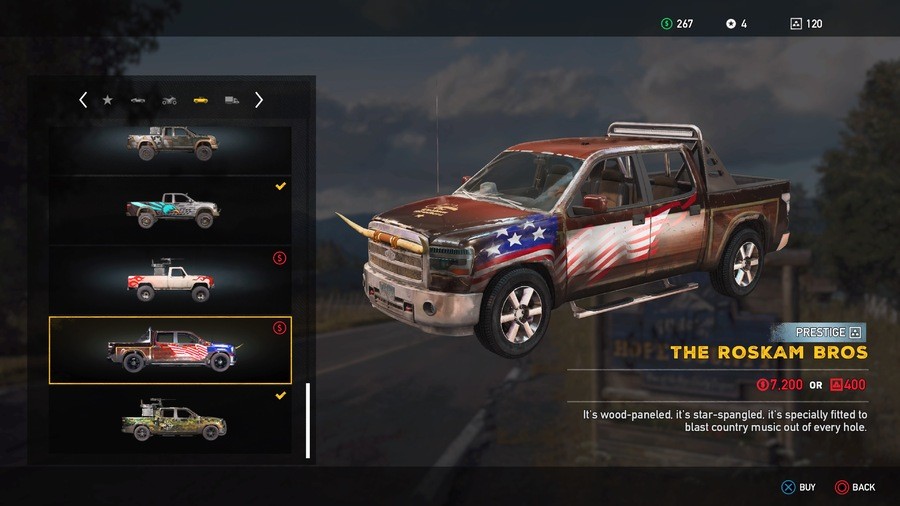Go back from the vehicle shop

pyautogui.click(x=855, y=487)
